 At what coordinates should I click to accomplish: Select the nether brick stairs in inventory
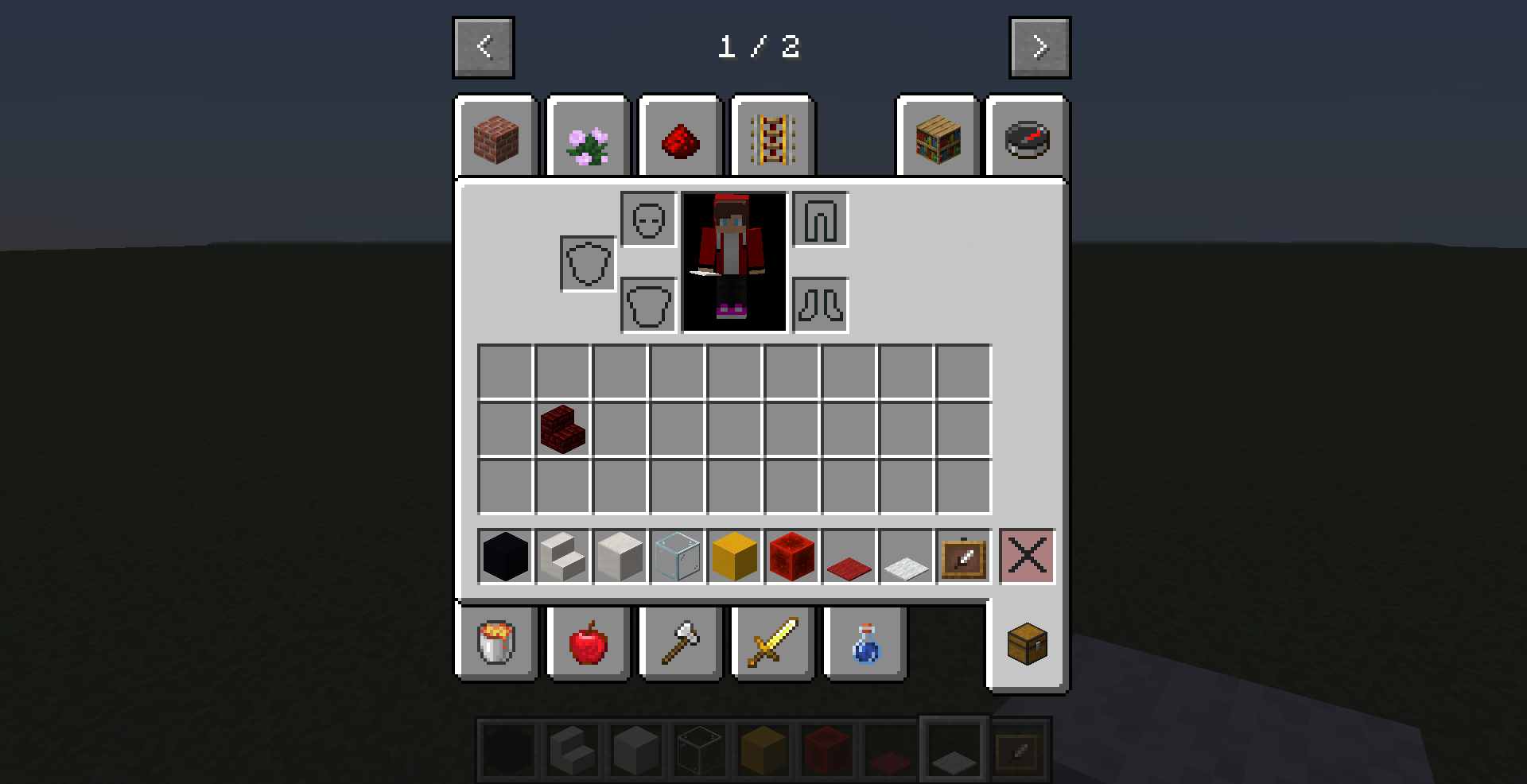click(x=563, y=429)
